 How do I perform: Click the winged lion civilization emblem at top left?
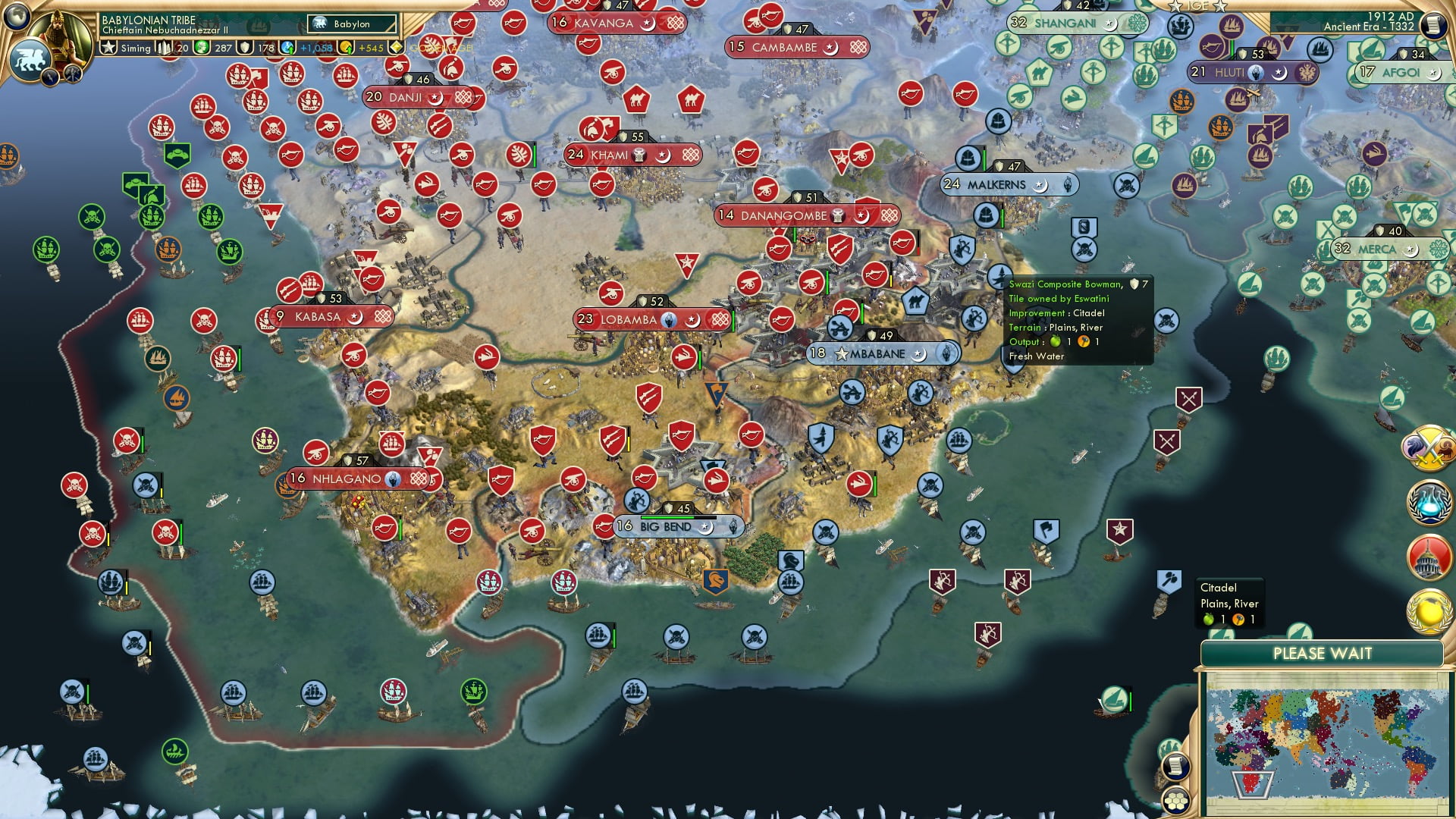tap(30, 59)
